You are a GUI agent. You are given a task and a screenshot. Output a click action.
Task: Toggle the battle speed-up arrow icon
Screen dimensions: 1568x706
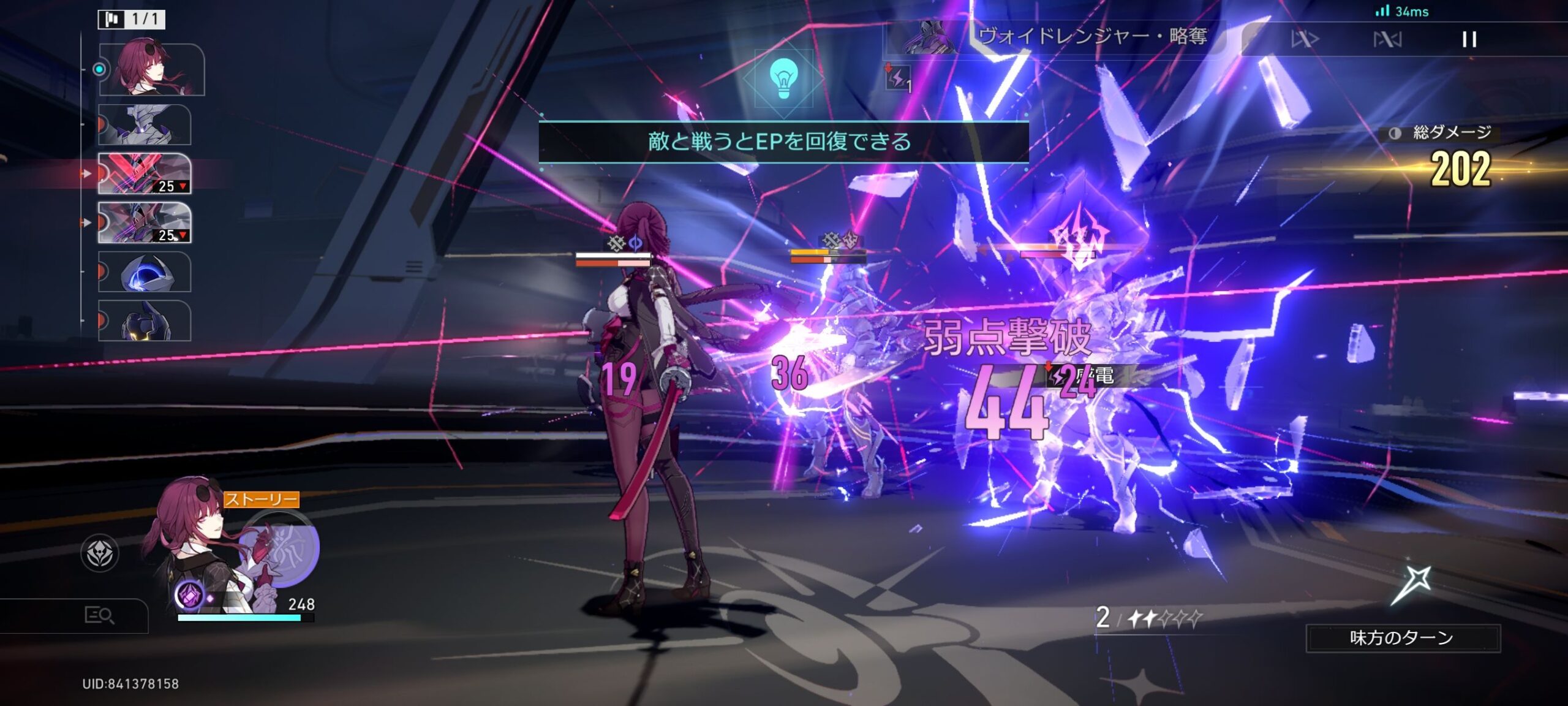tap(1305, 39)
